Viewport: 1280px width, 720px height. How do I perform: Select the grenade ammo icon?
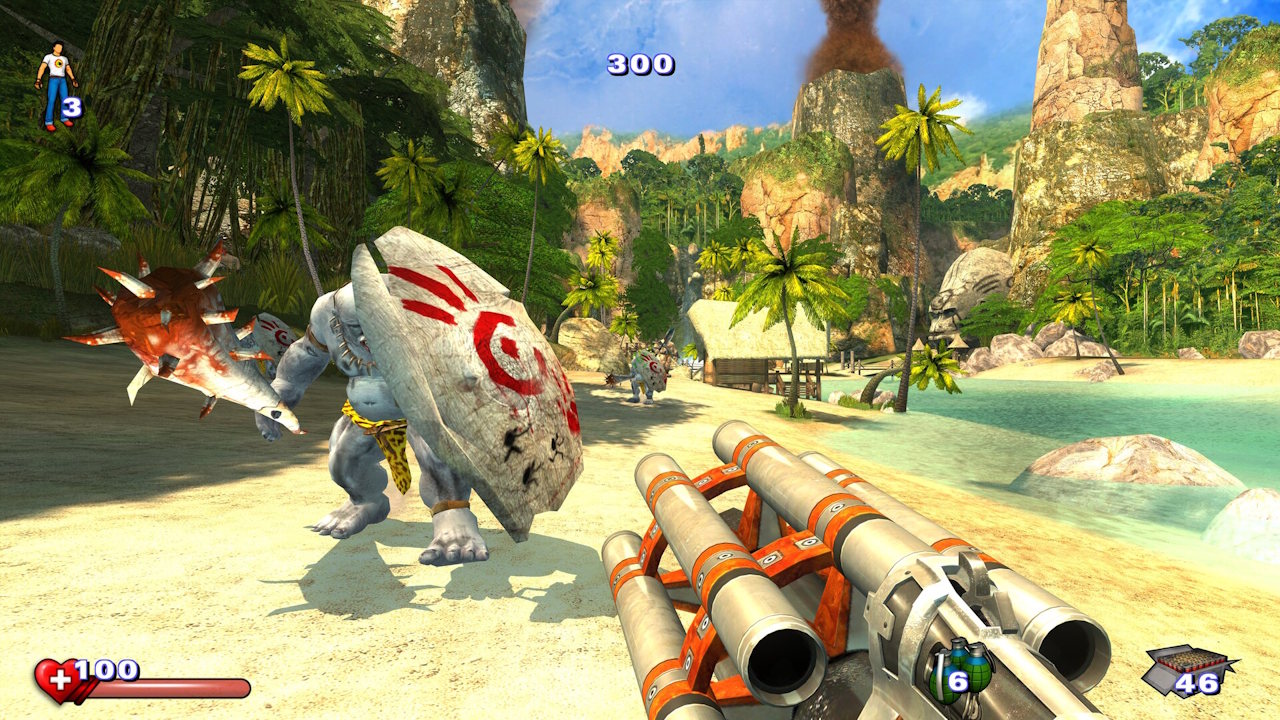point(962,668)
